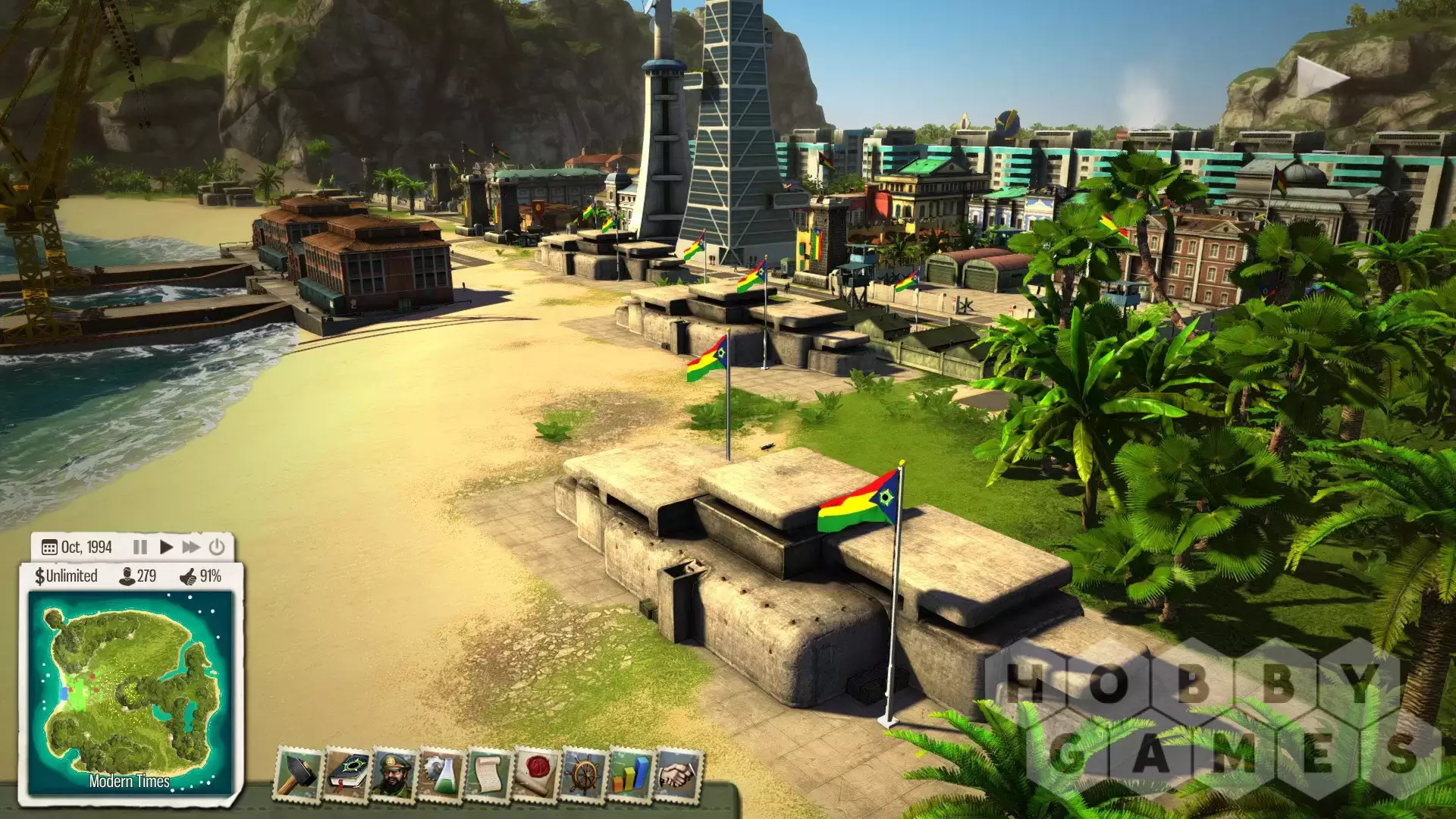Image resolution: width=1456 pixels, height=819 pixels.
Task: Open the paper scroll stamp
Action: click(x=488, y=773)
